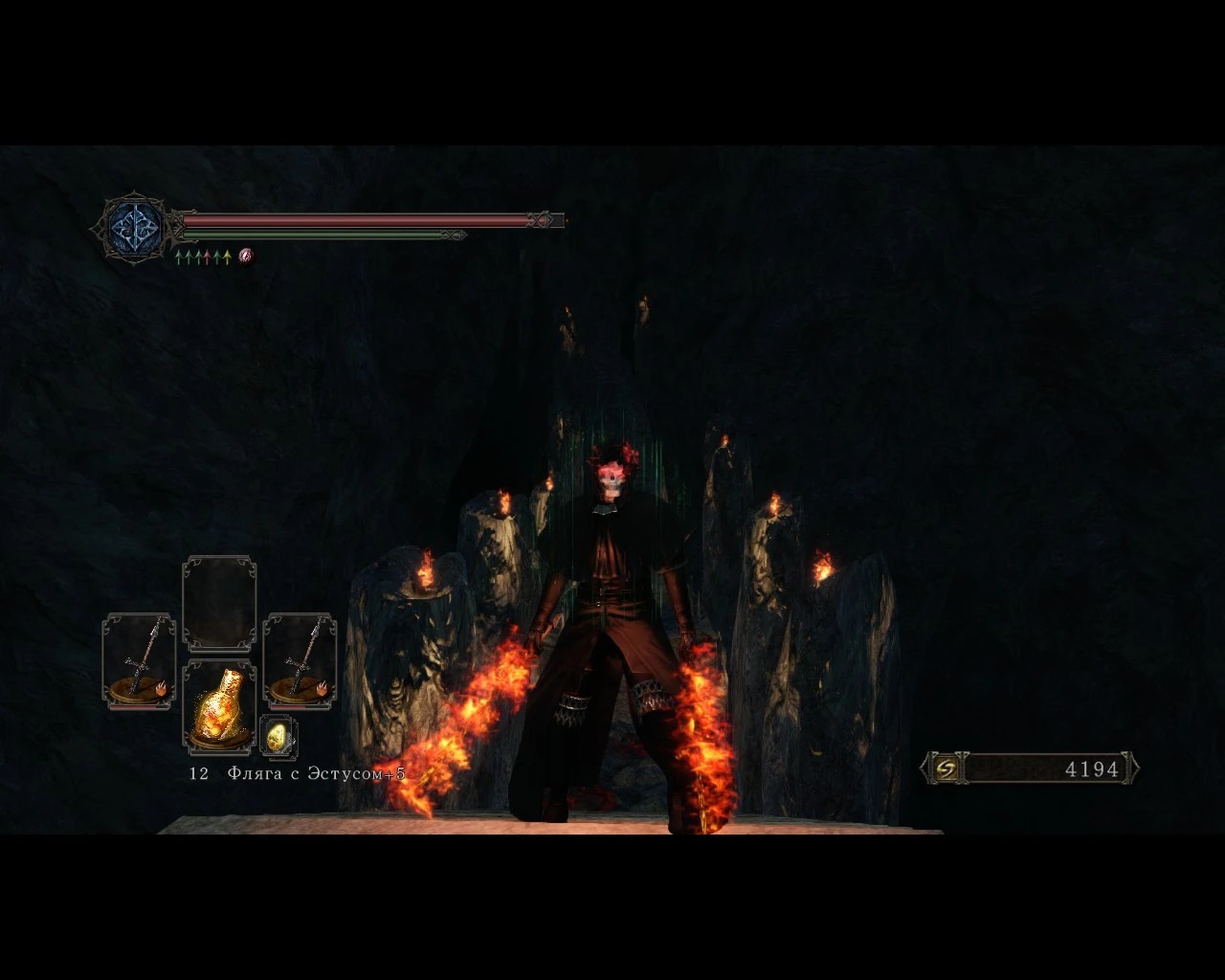Select the left-hand sword weapon slot
Viewport: 1225px width, 980px height.
pyautogui.click(x=139, y=661)
